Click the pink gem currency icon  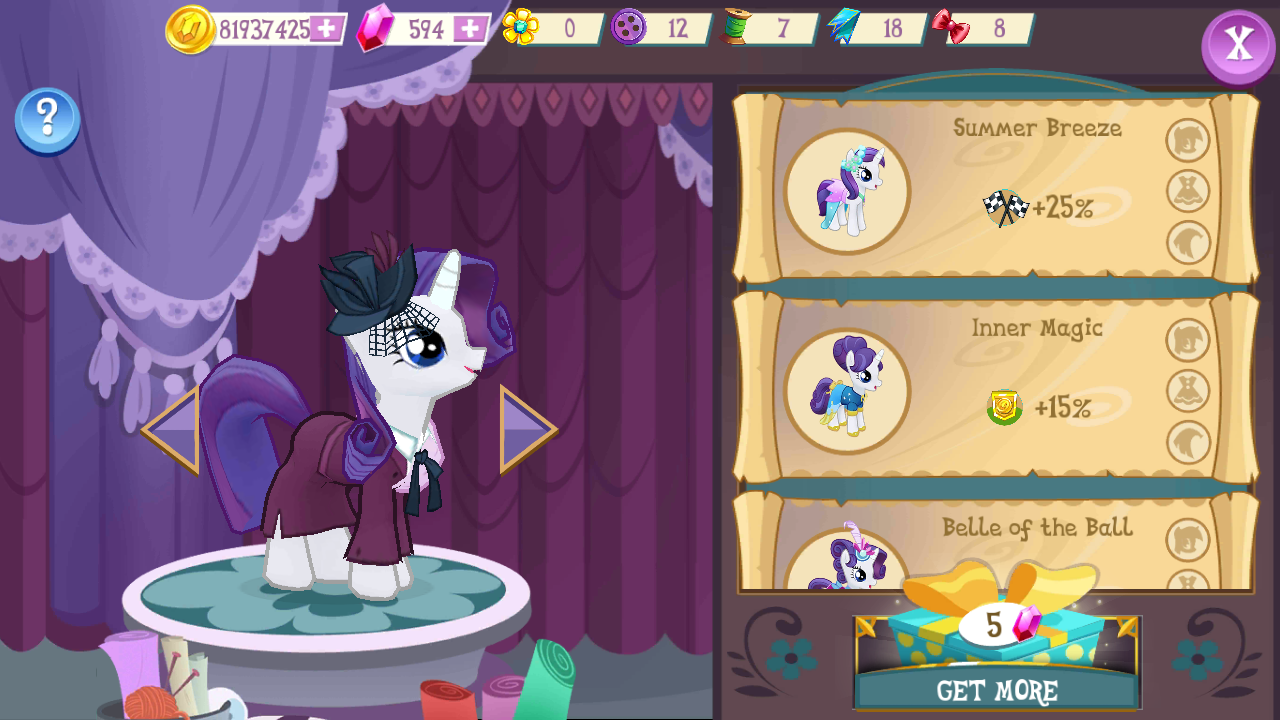(x=372, y=27)
